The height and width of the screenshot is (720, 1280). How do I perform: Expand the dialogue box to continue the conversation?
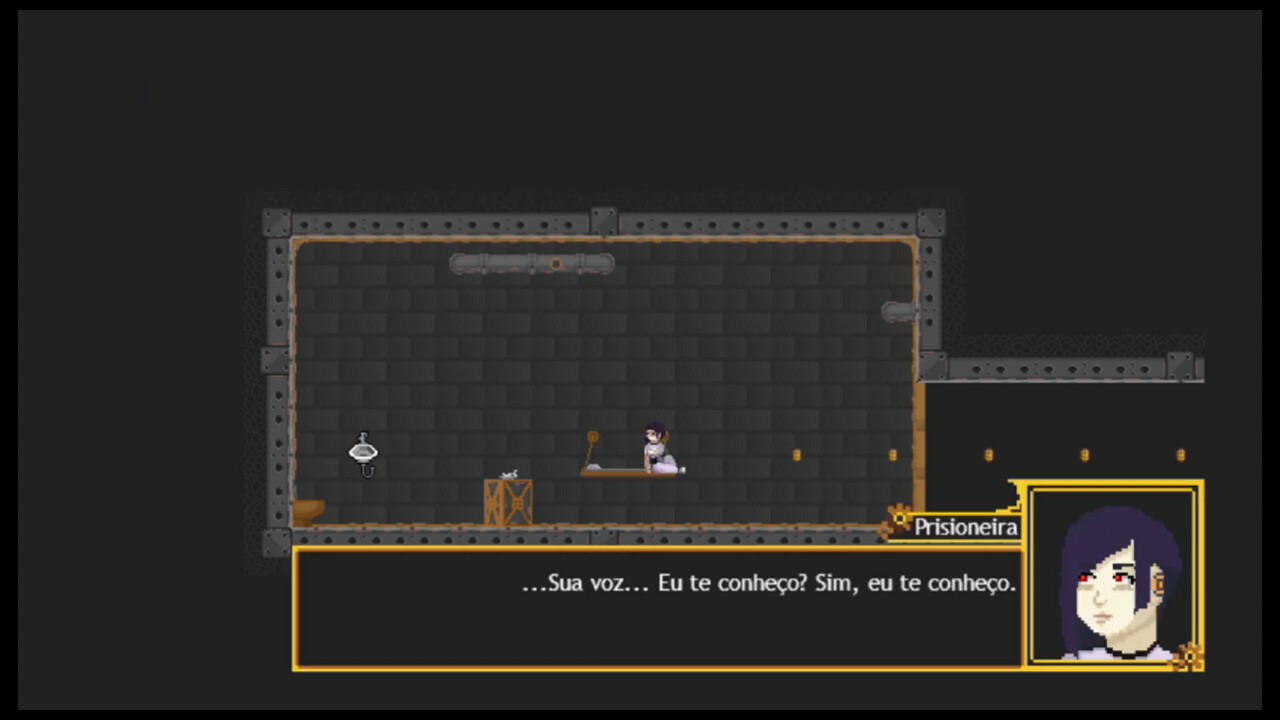[655, 610]
